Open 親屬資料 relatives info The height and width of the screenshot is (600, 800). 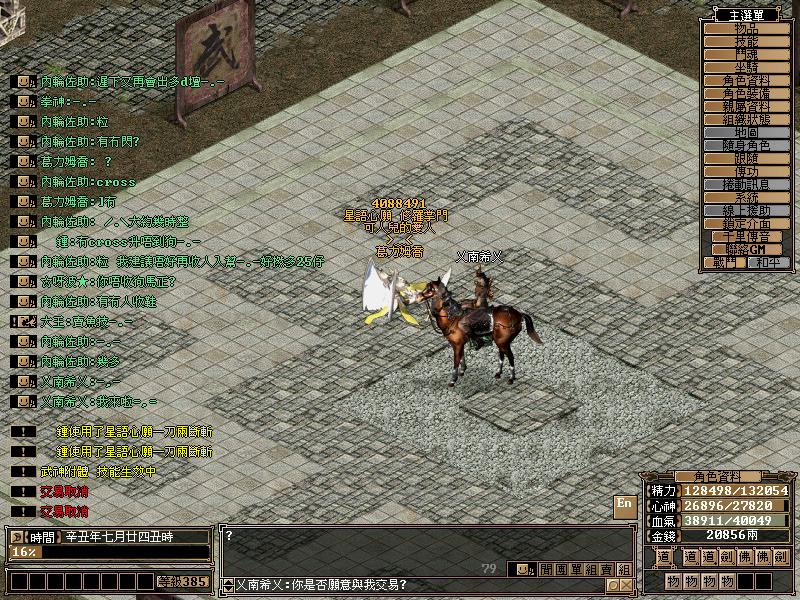click(x=746, y=106)
